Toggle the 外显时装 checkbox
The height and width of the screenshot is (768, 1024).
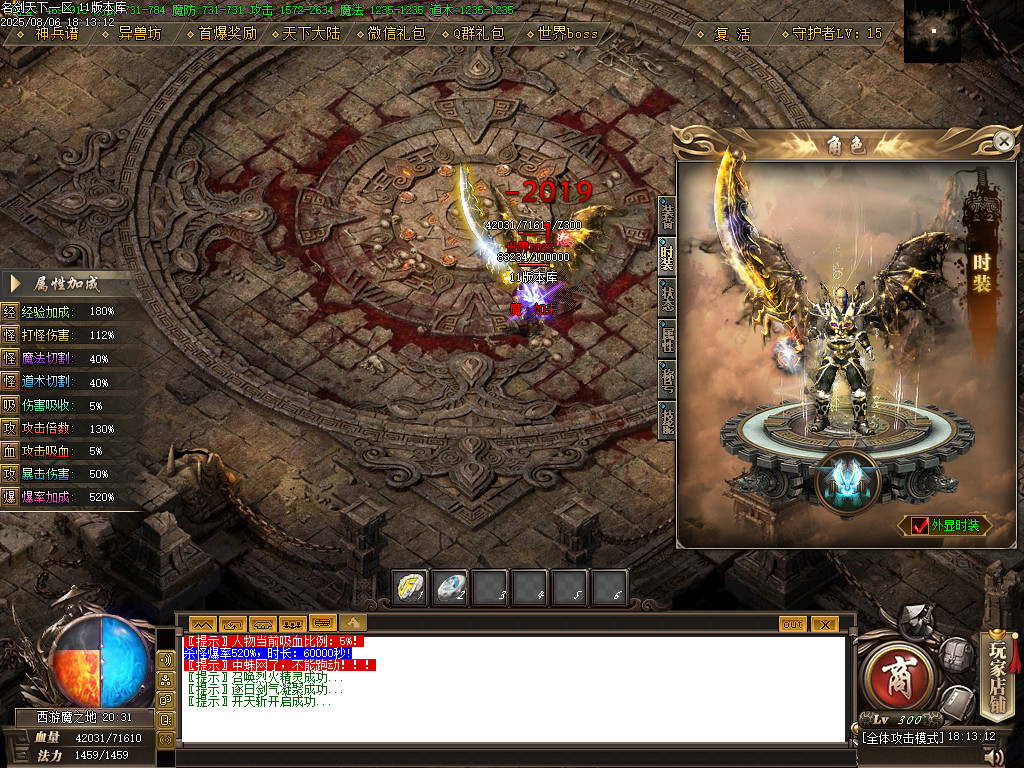(x=920, y=526)
